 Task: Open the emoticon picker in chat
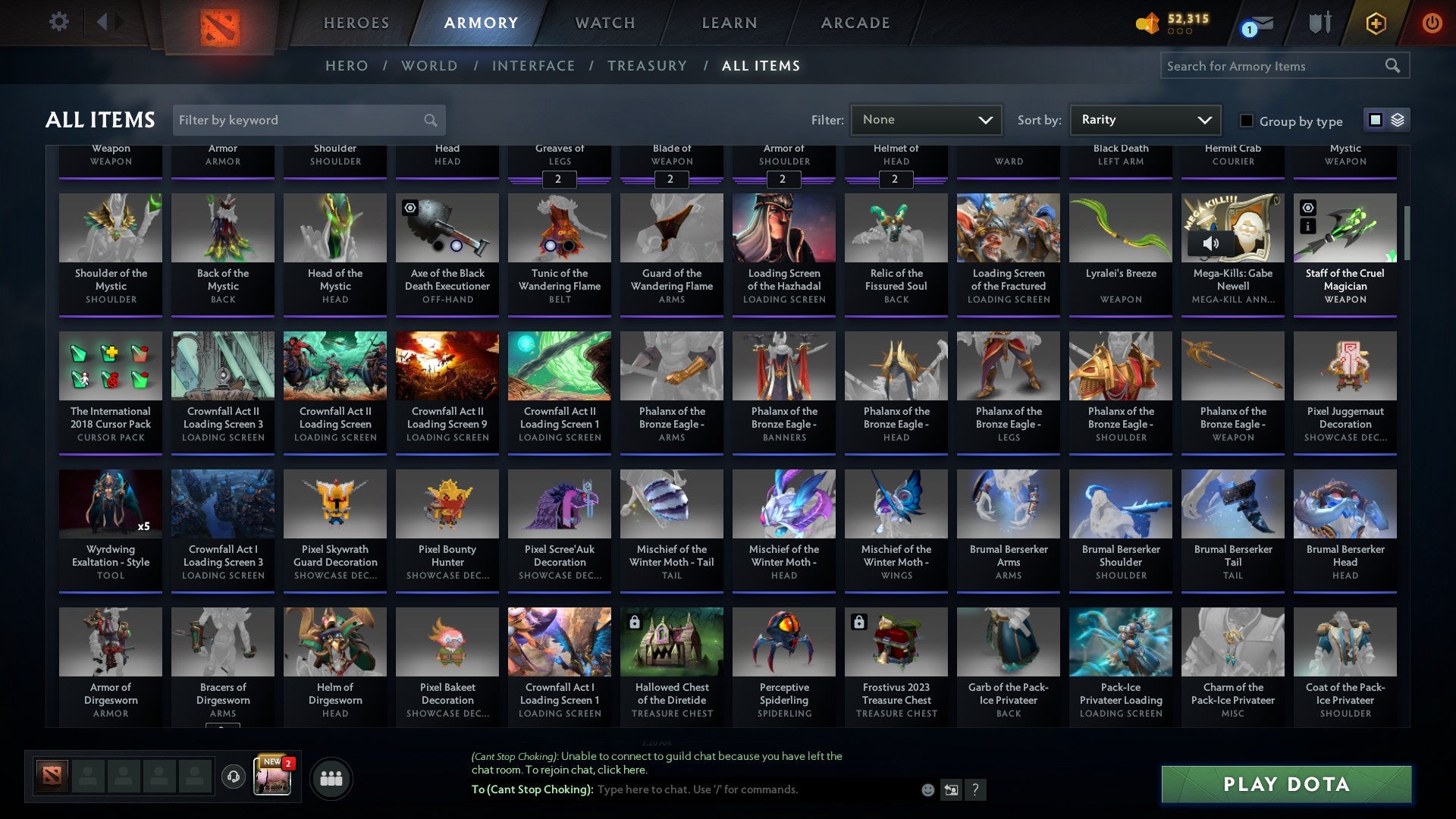928,789
